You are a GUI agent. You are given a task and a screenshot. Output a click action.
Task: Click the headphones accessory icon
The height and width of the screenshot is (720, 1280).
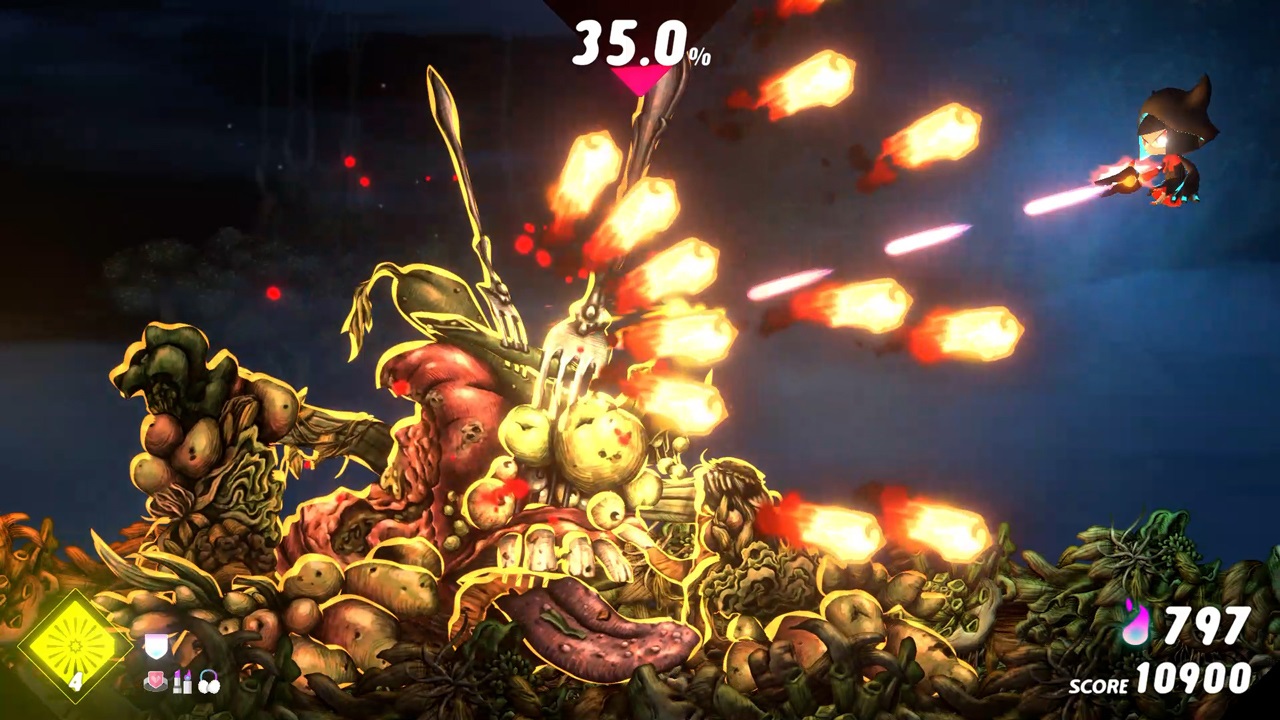(209, 681)
